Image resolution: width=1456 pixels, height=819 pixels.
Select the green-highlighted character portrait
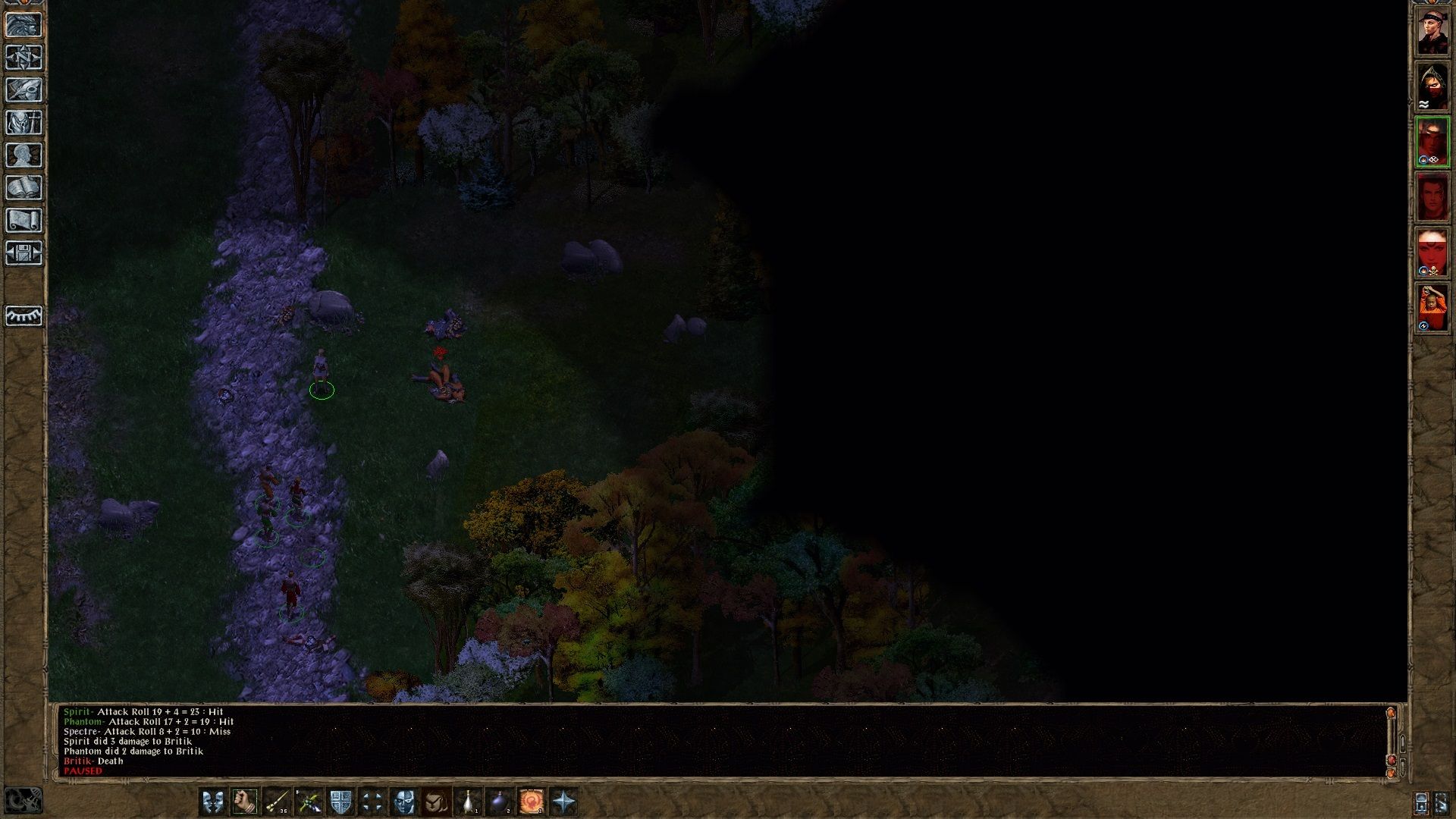point(1432,142)
